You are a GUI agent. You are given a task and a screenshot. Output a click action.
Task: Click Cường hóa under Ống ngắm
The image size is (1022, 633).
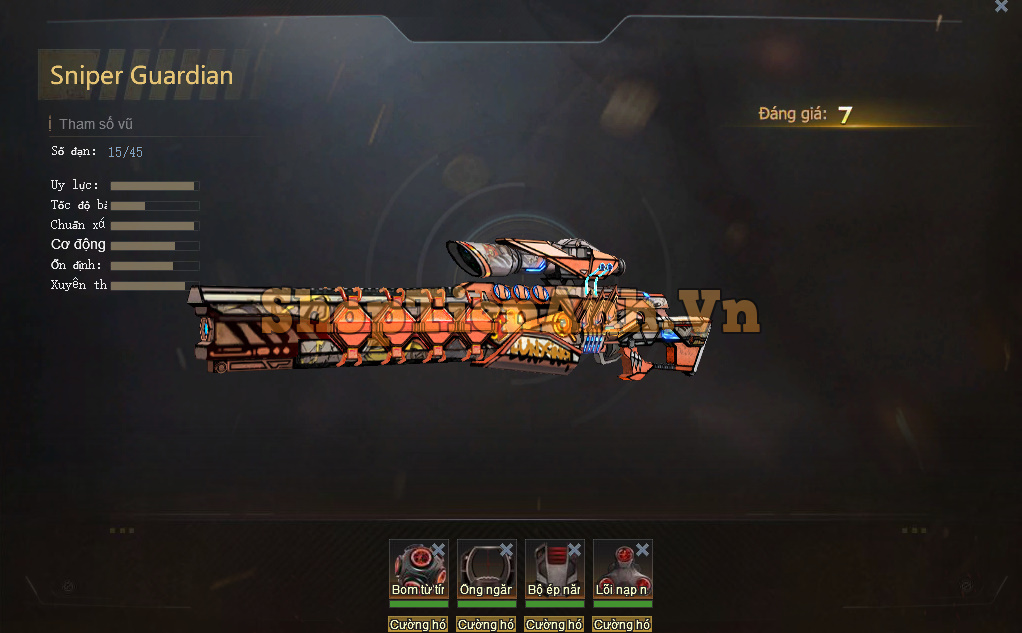[x=486, y=625]
